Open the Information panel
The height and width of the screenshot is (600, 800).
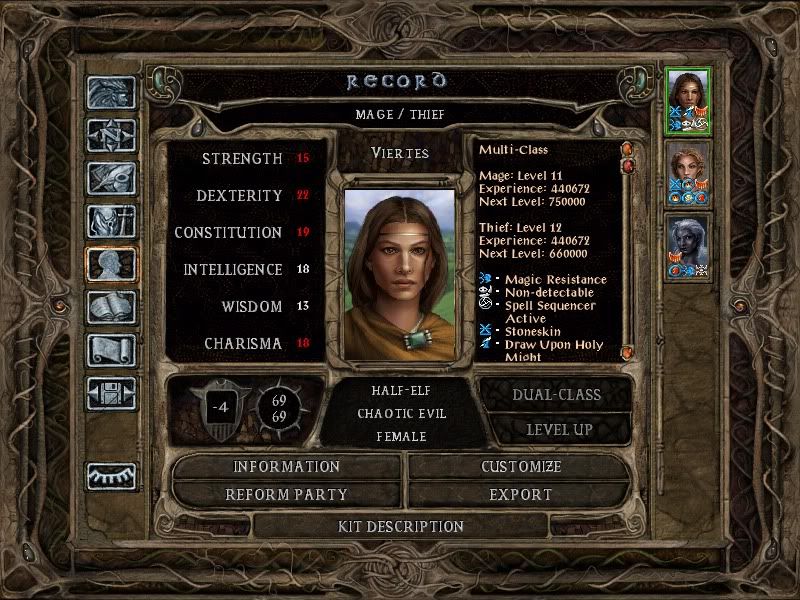click(286, 467)
